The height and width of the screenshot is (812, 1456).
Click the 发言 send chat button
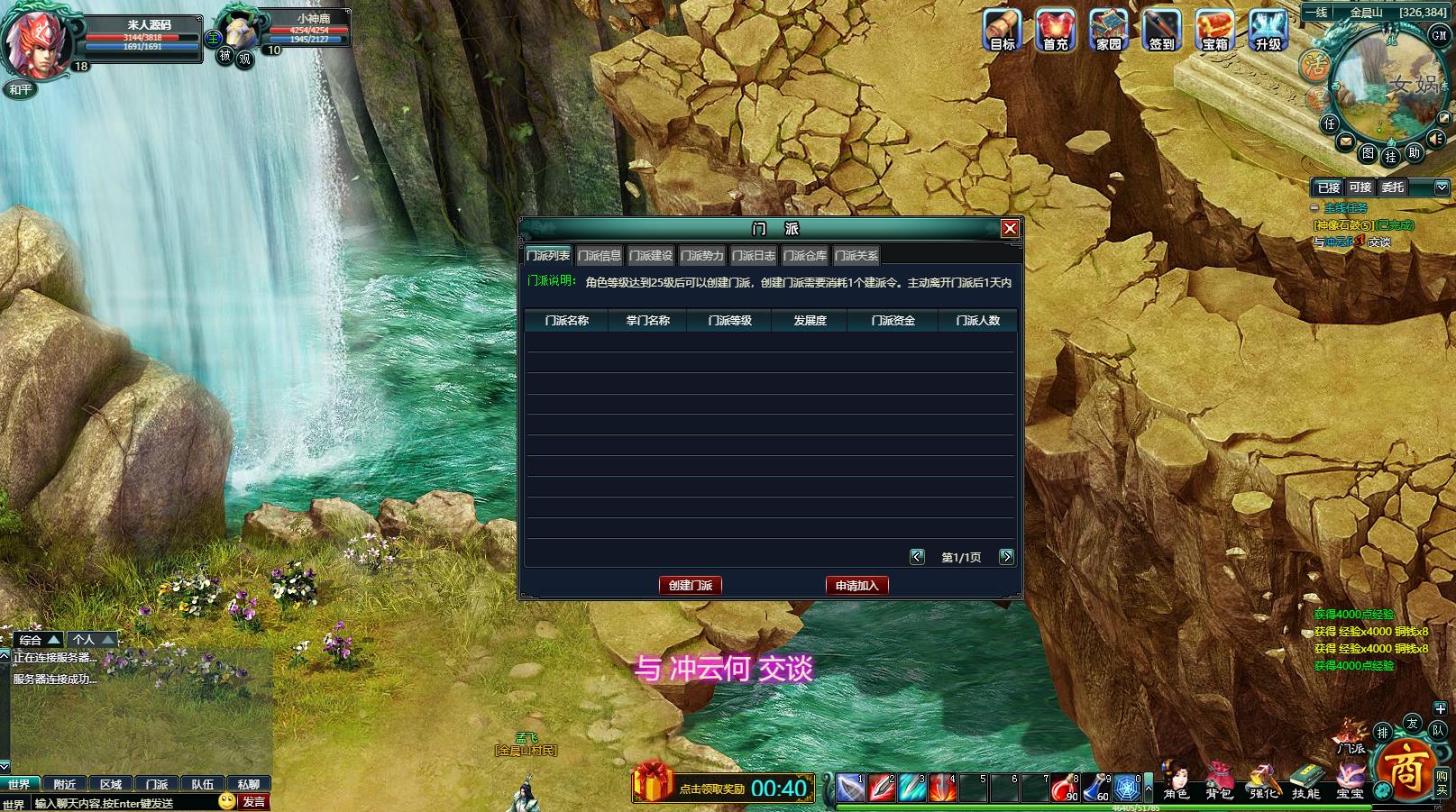[254, 801]
